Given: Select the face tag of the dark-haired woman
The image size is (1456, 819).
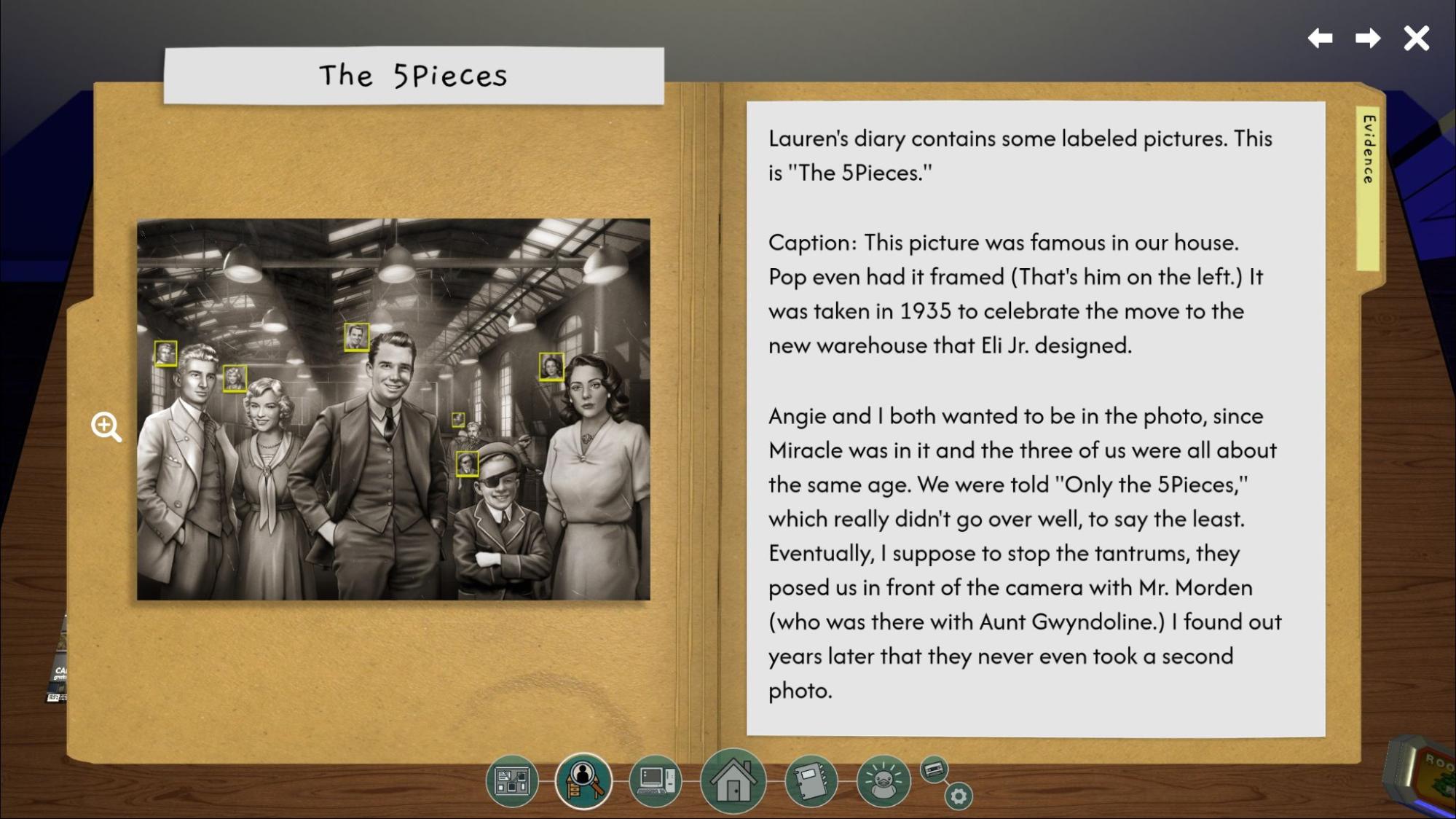Looking at the screenshot, I should (x=551, y=366).
